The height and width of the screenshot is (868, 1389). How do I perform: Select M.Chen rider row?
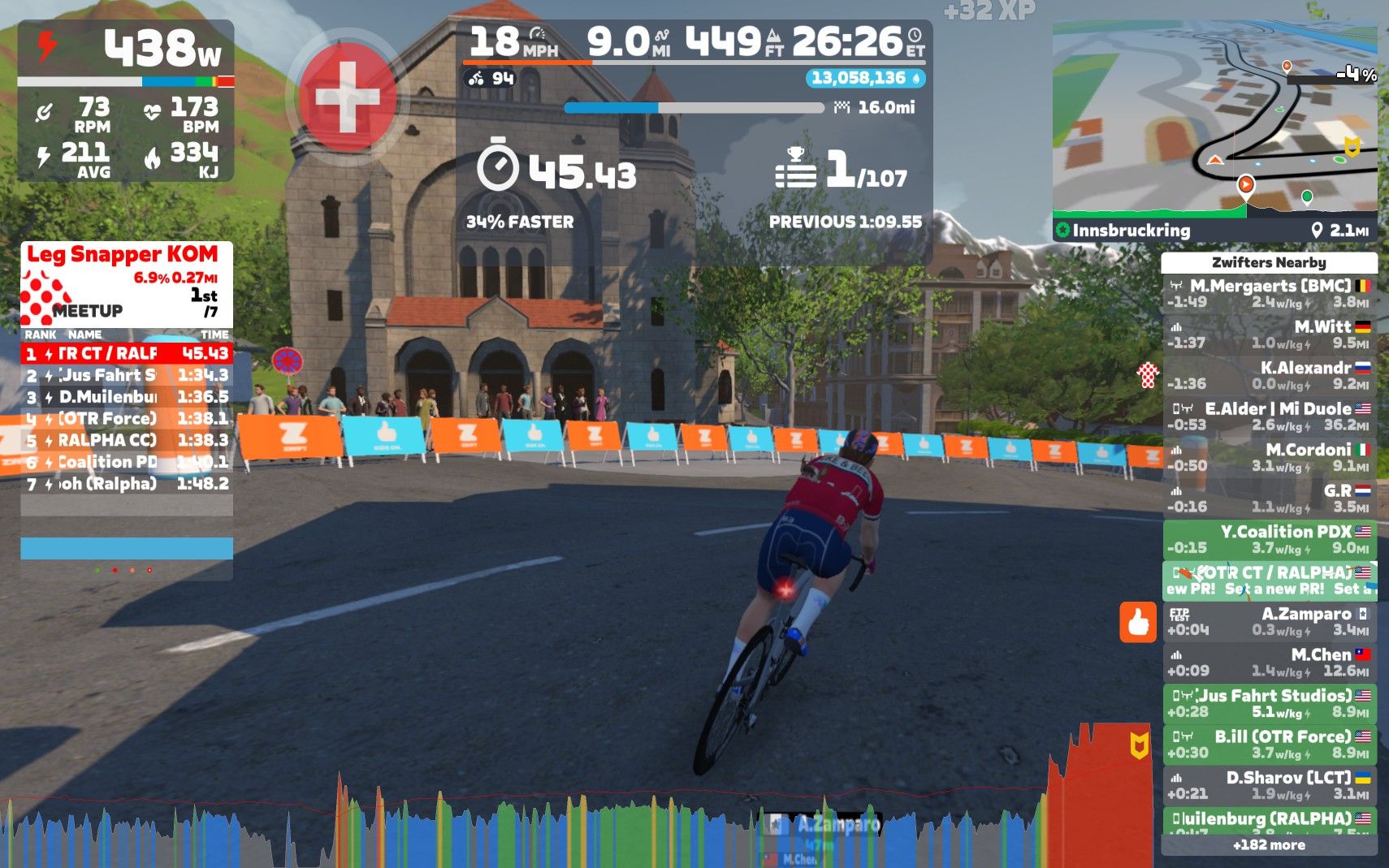pyautogui.click(x=1269, y=663)
